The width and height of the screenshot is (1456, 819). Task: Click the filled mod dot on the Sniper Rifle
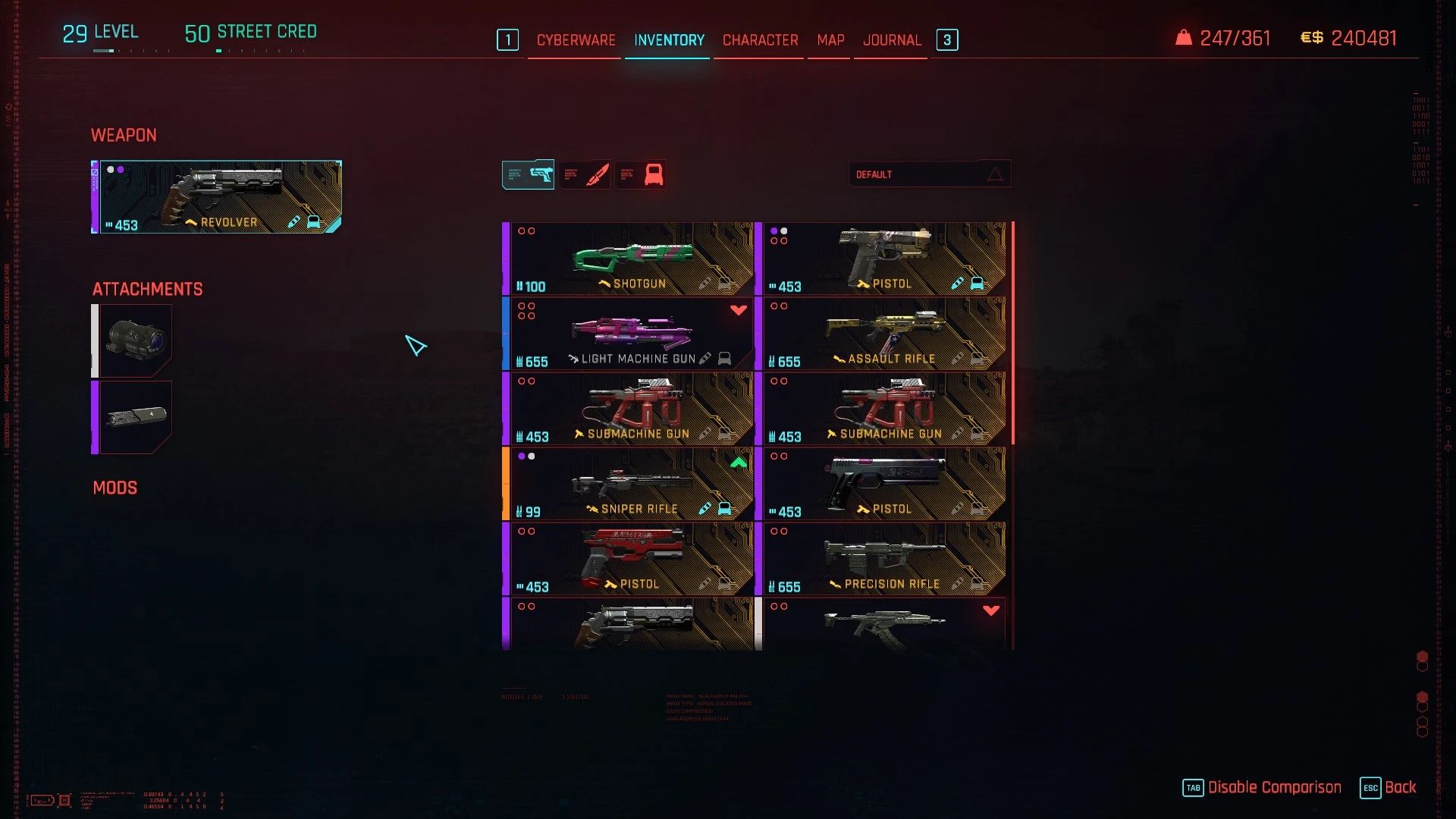(x=521, y=456)
